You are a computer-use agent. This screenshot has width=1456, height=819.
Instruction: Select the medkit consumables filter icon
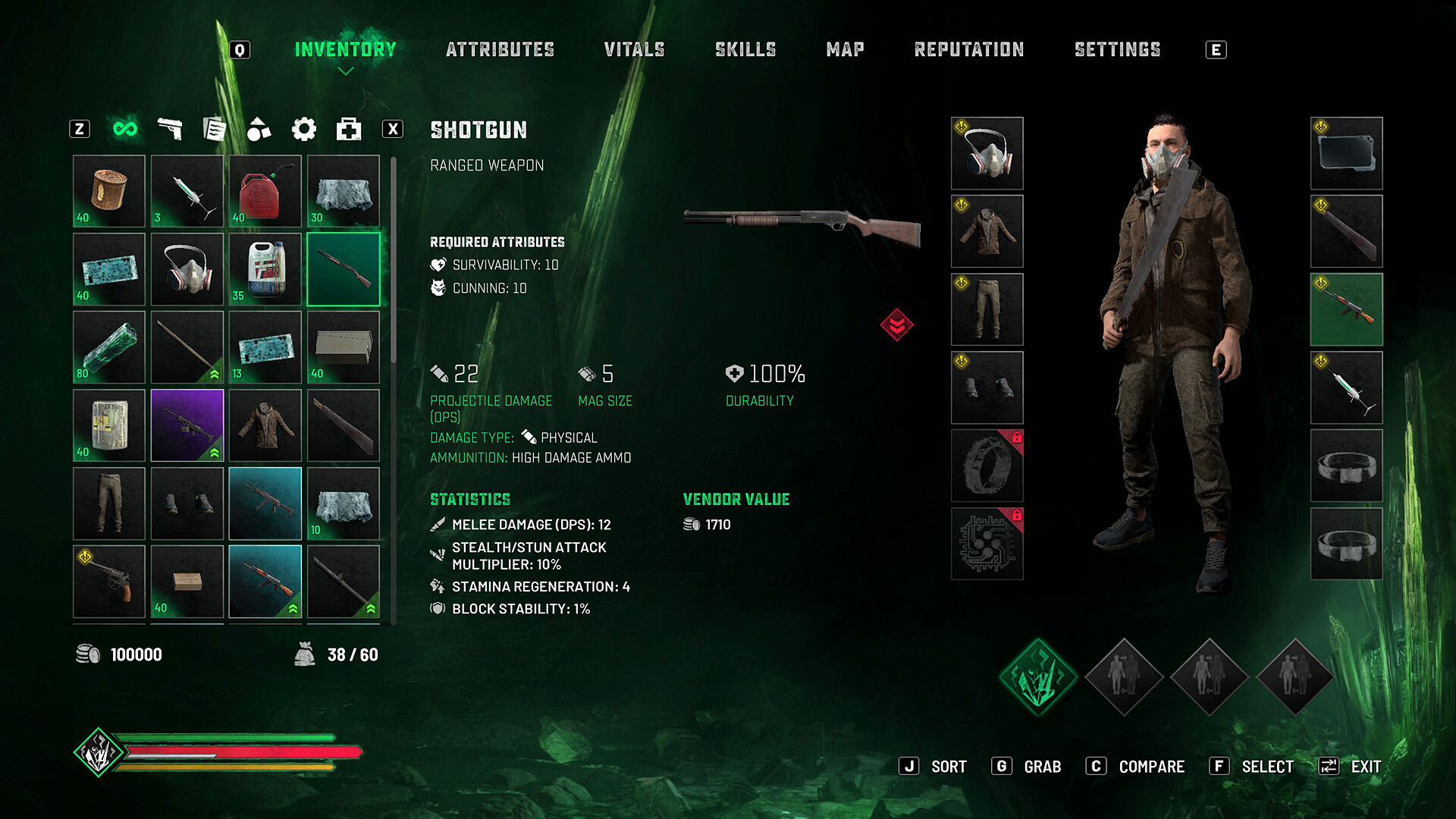pos(347,129)
